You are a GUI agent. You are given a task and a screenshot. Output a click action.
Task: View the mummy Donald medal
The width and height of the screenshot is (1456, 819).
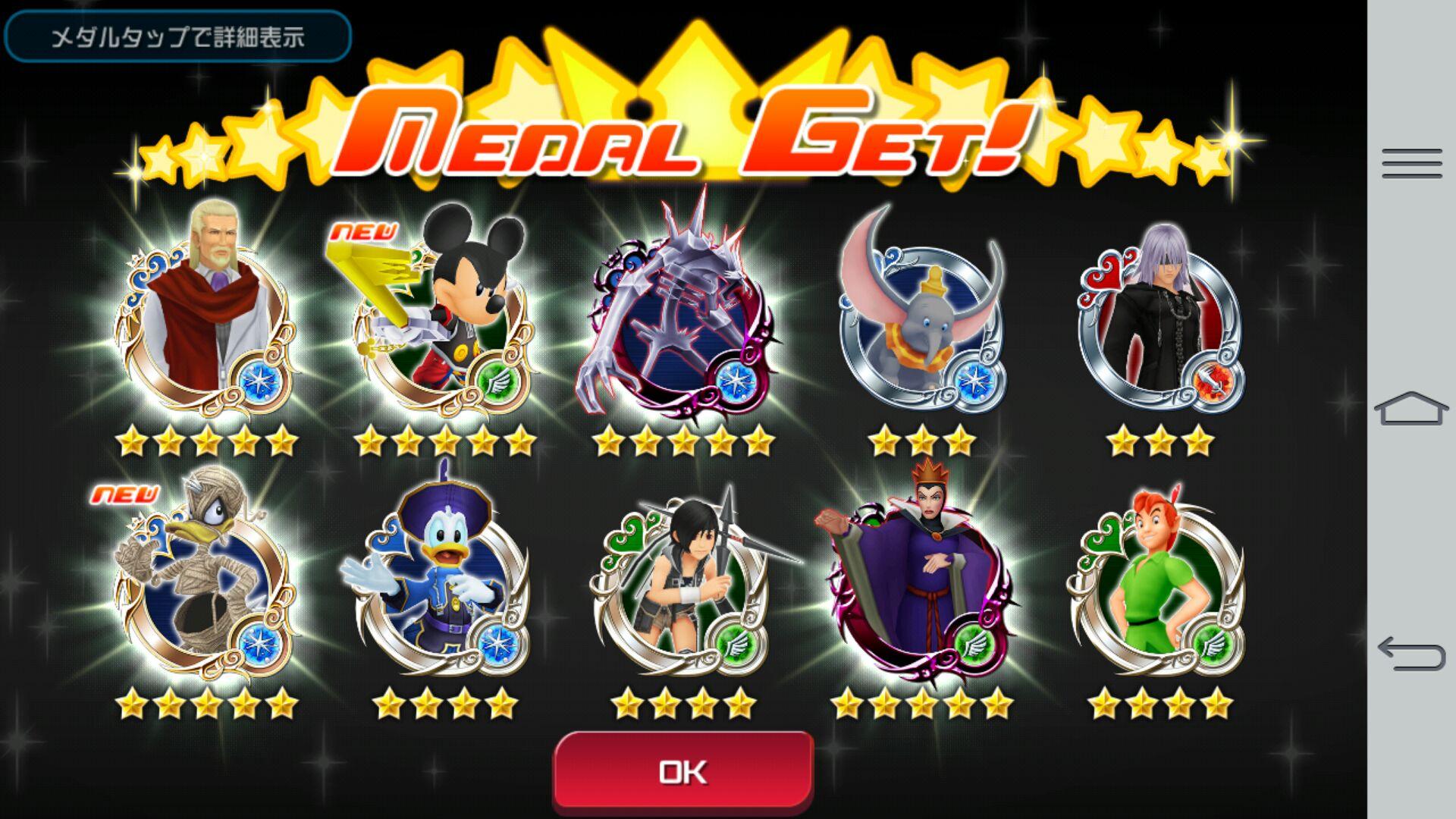[x=205, y=584]
